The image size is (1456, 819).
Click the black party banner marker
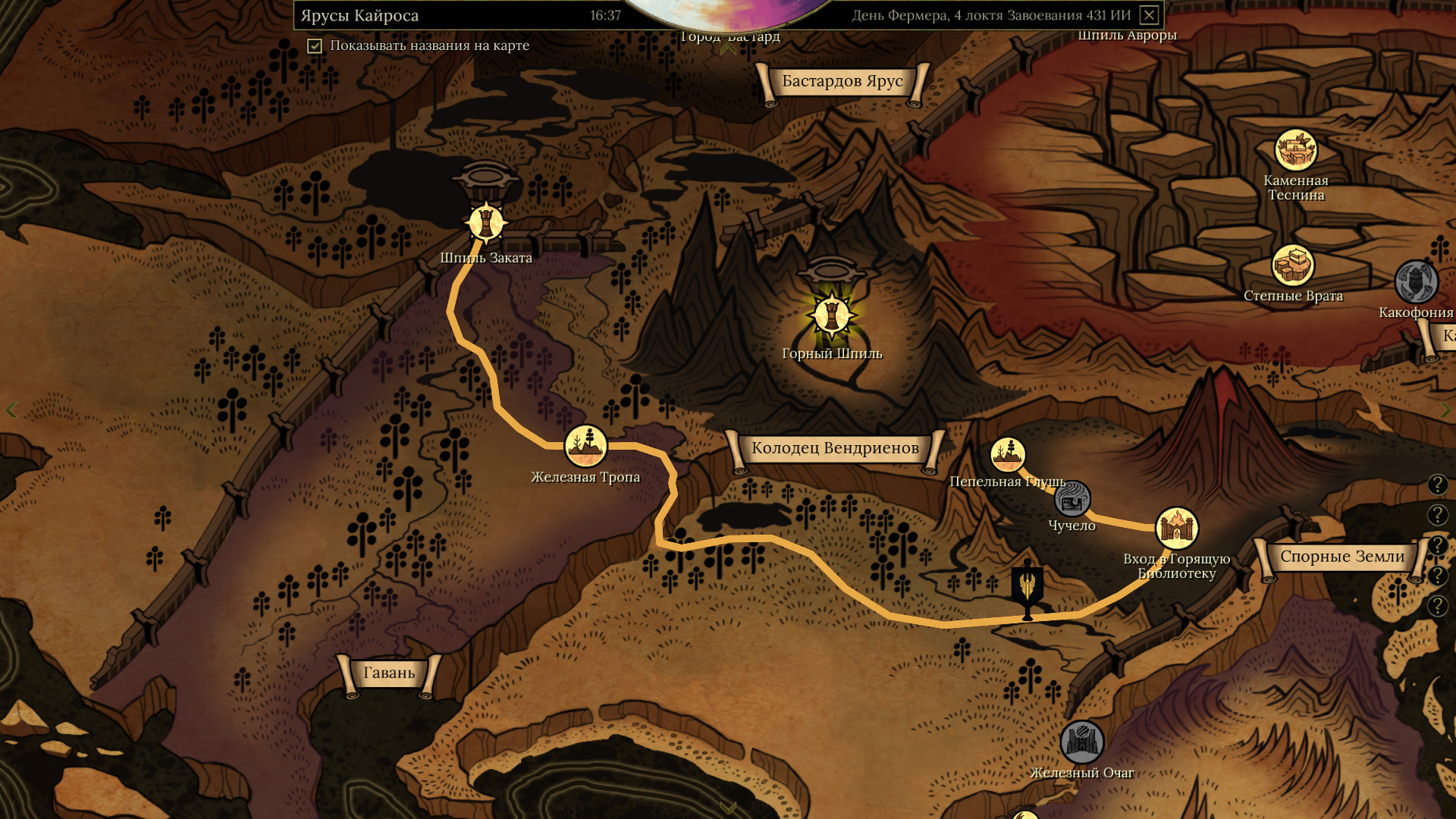click(x=1028, y=588)
